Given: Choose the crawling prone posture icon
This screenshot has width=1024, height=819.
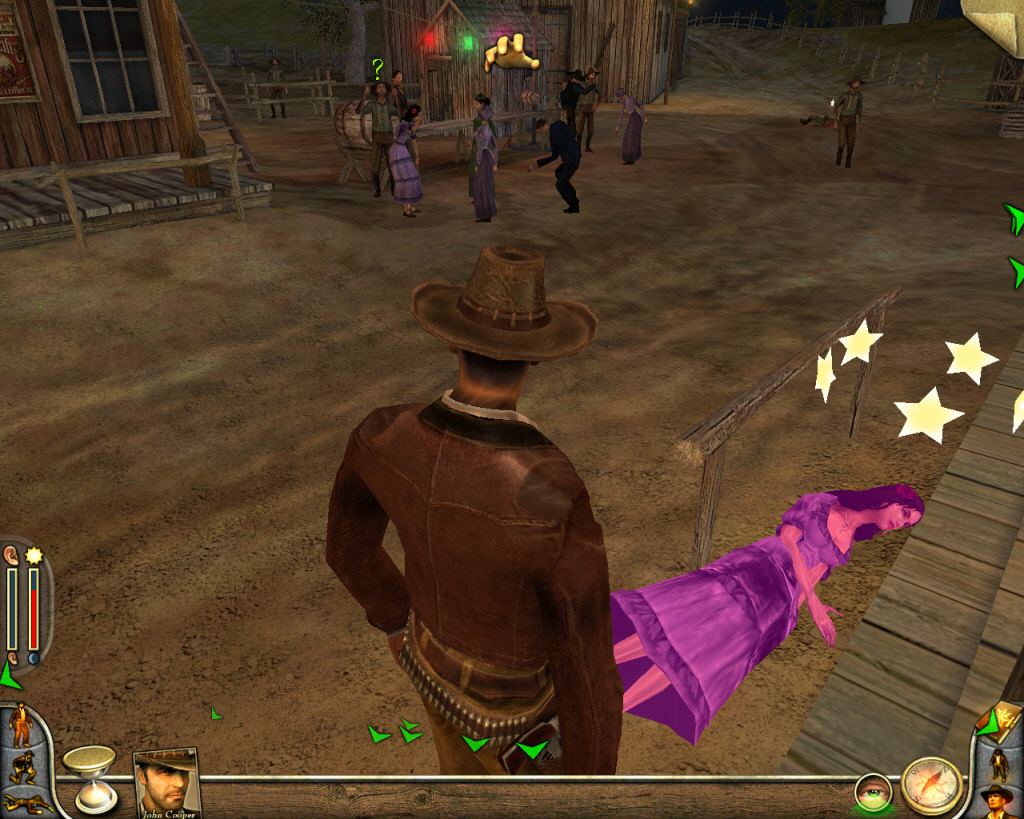Looking at the screenshot, I should pos(25,802).
